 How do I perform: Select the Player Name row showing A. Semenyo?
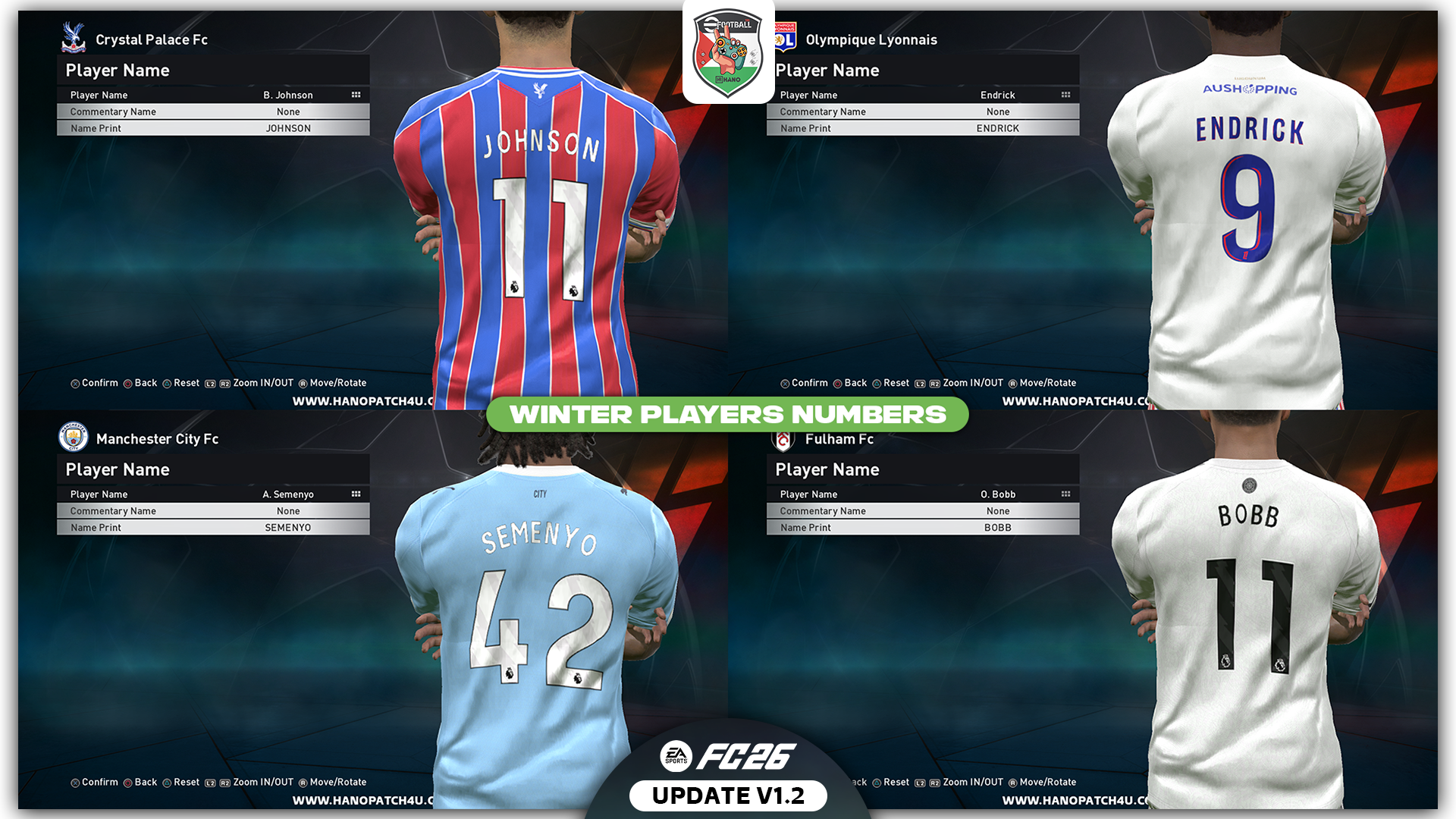[x=212, y=494]
